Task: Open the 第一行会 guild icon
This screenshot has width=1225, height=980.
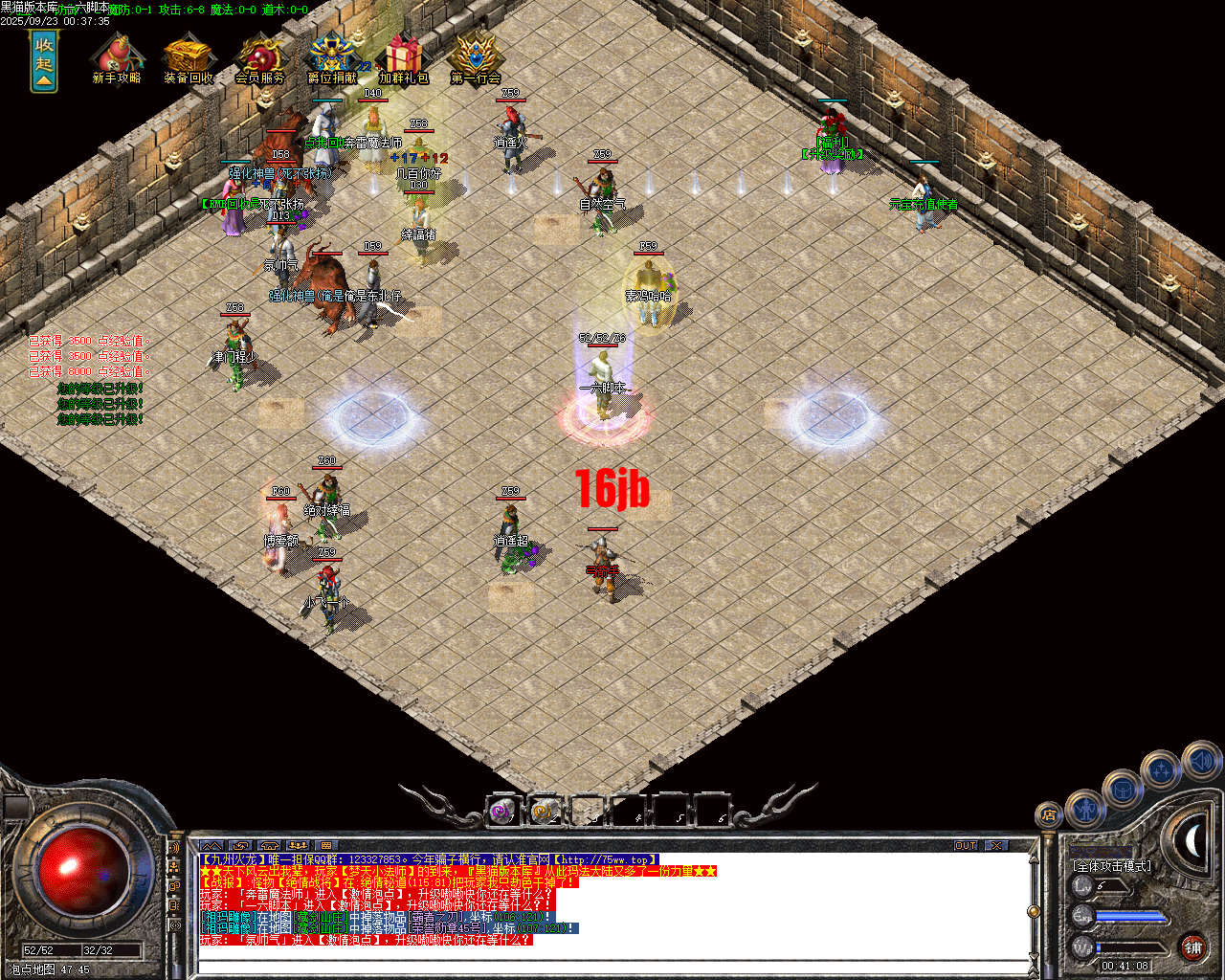Action: click(x=476, y=53)
